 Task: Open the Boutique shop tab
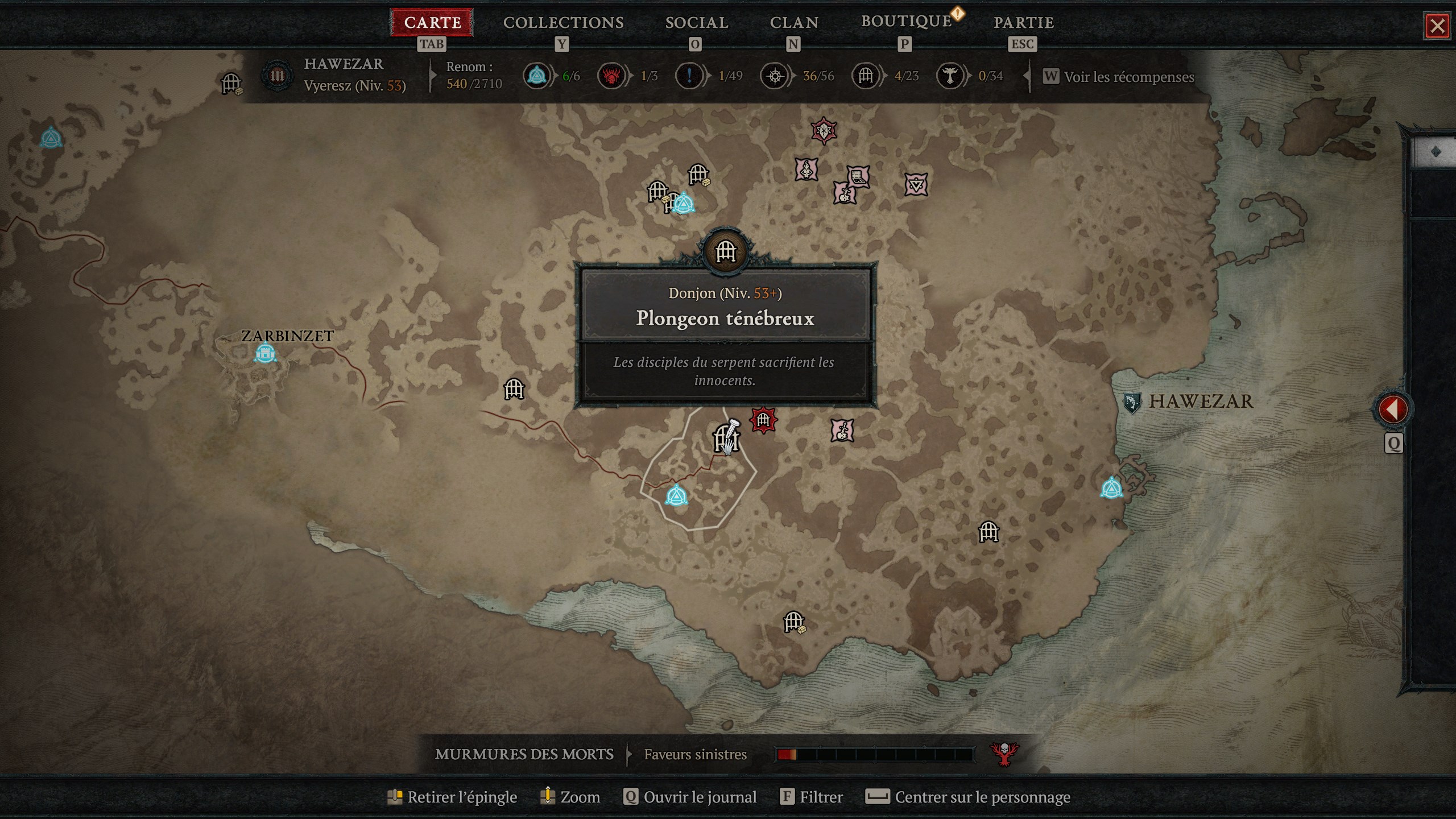tap(906, 22)
